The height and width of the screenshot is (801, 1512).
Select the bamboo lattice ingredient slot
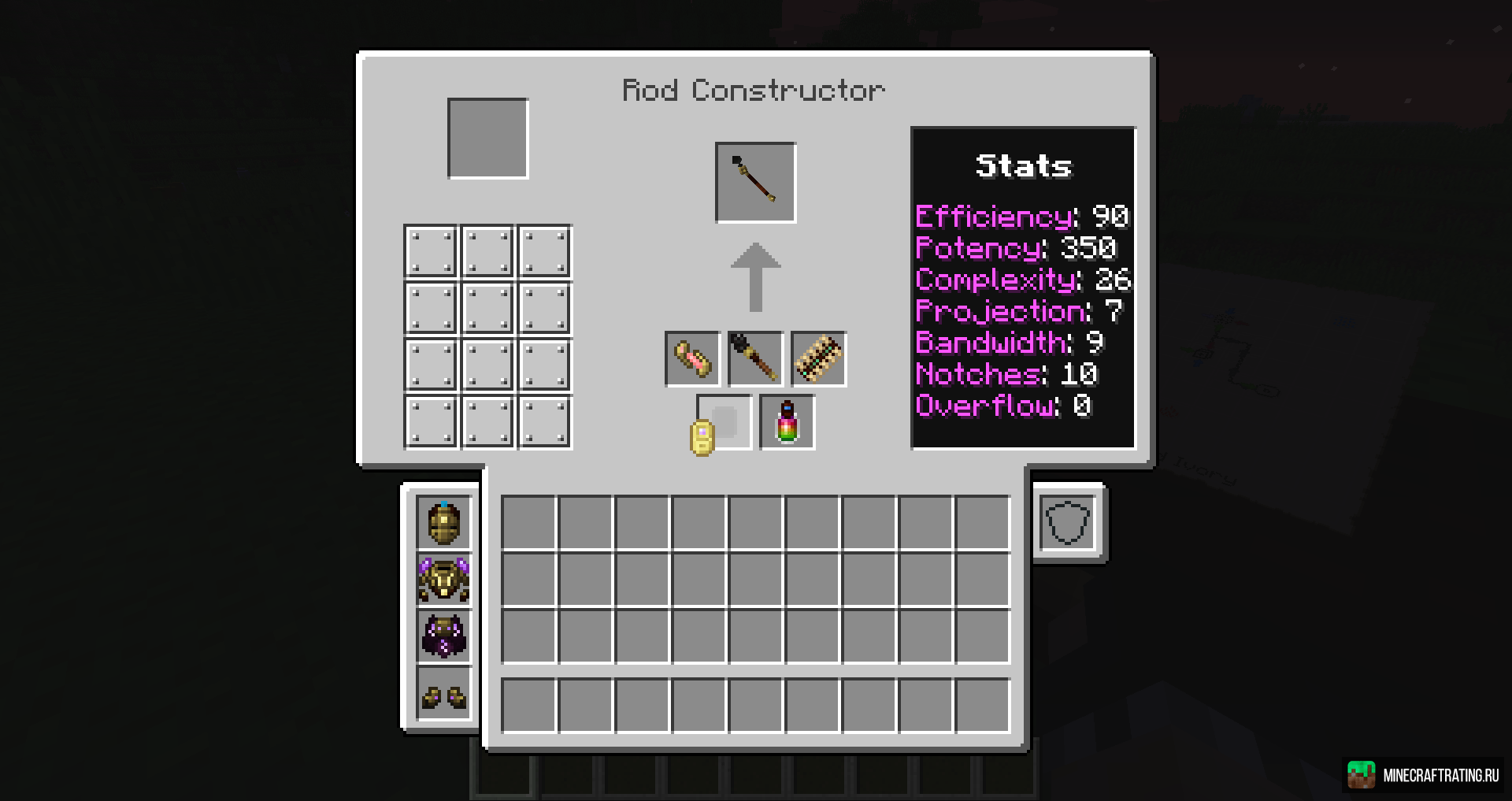coord(818,359)
